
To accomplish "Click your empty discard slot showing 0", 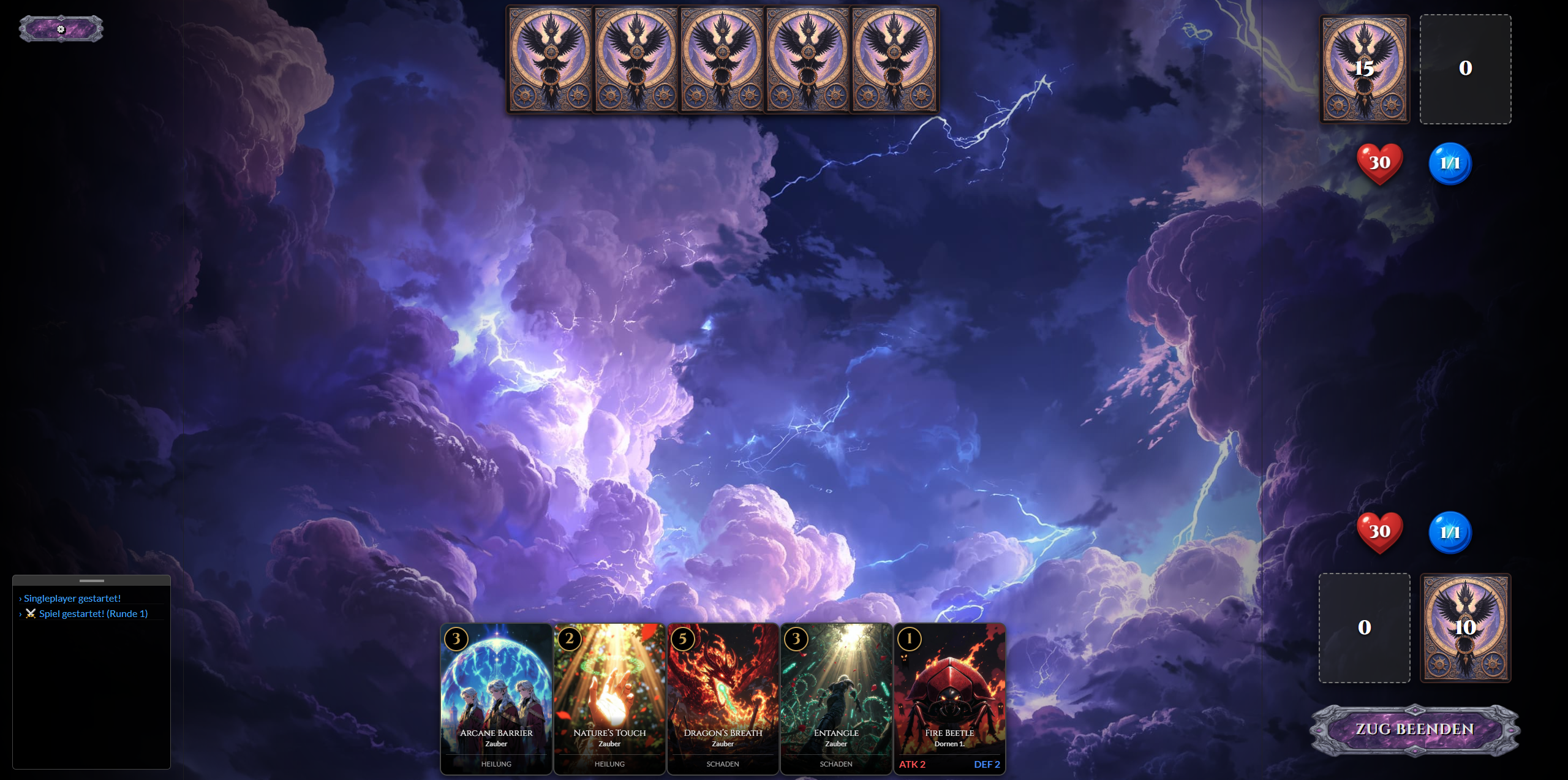I will click(x=1363, y=626).
